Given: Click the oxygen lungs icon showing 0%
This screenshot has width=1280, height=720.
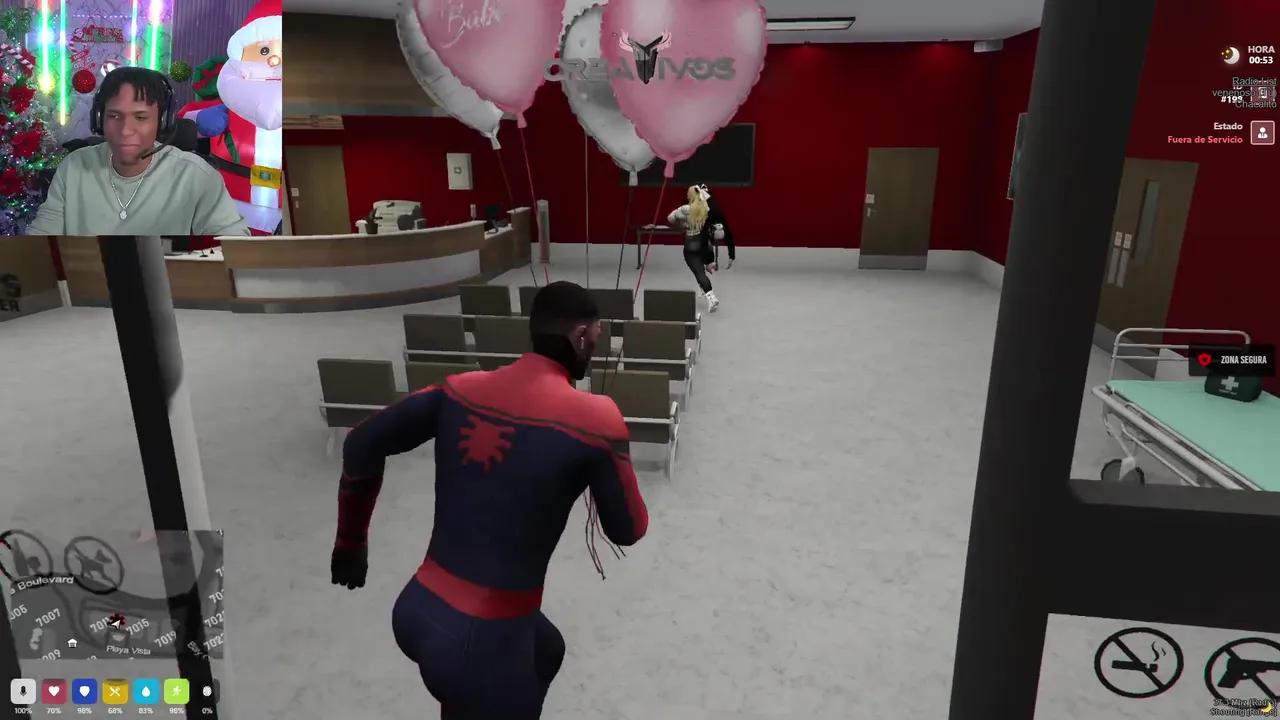Looking at the screenshot, I should point(207,691).
